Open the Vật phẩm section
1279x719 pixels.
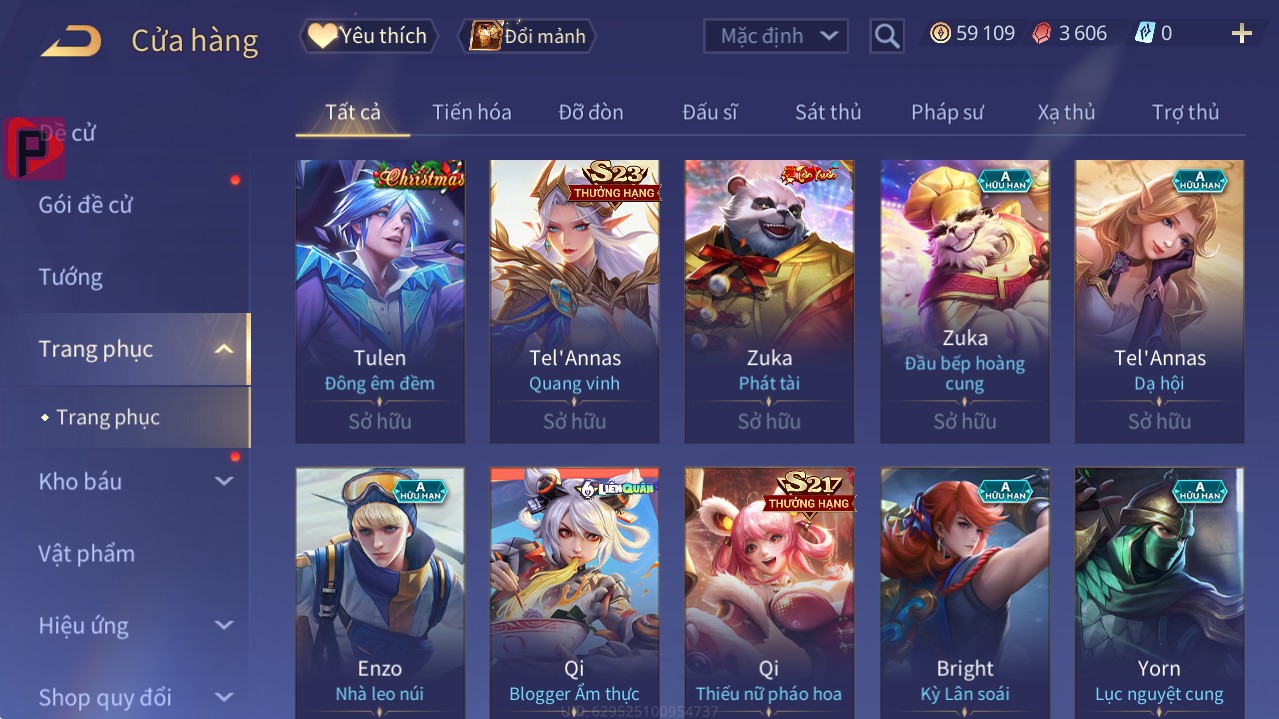(x=87, y=553)
